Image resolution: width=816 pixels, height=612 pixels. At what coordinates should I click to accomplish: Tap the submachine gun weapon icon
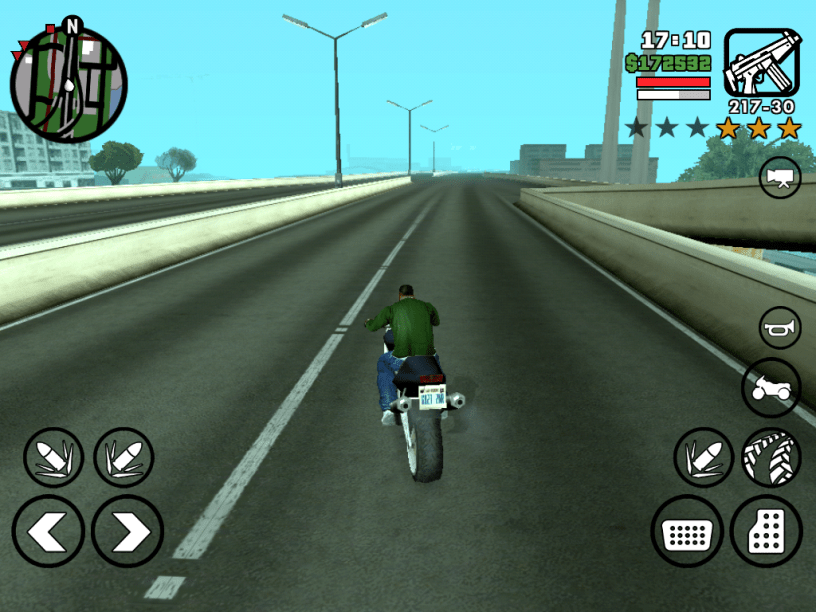(762, 63)
